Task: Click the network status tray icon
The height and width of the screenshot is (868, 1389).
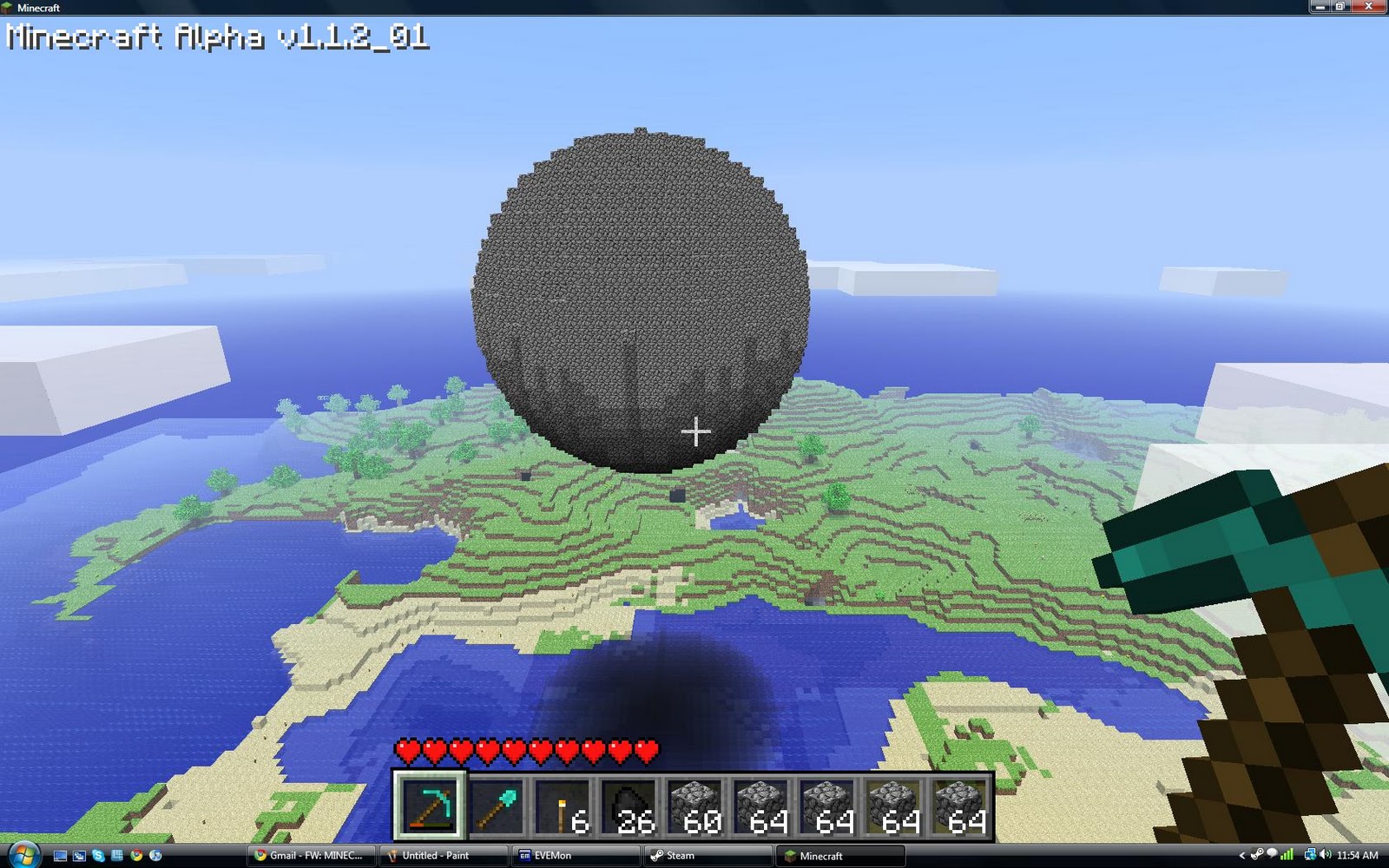Action: click(x=1310, y=856)
